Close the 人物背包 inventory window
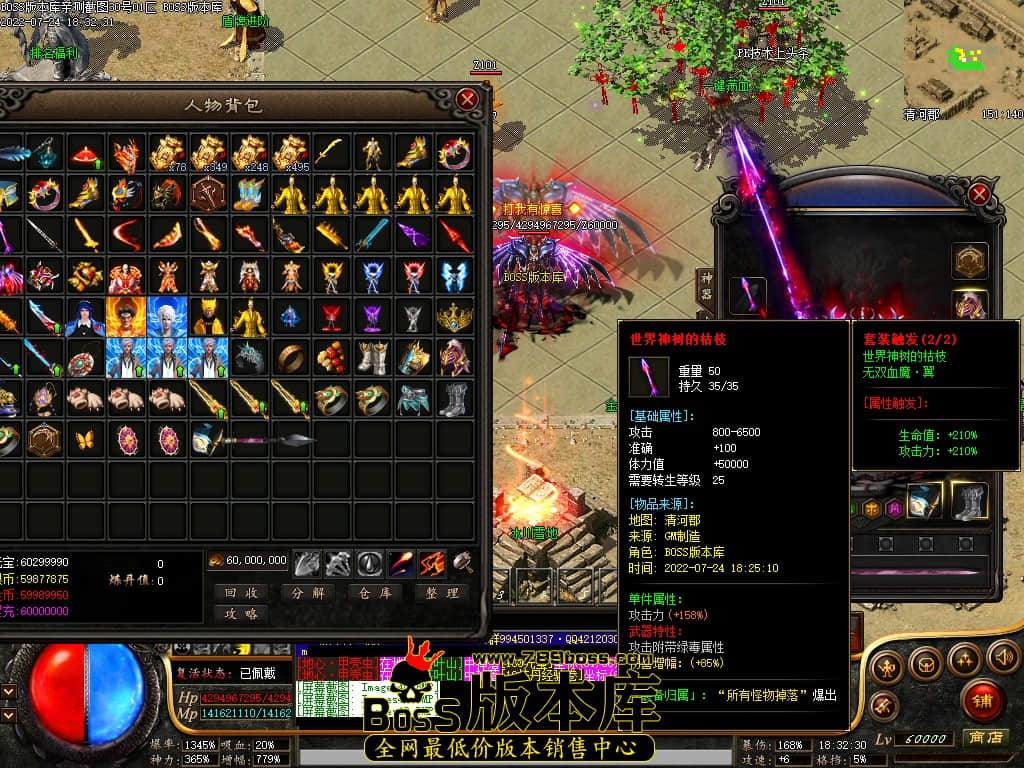This screenshot has height=768, width=1024. click(467, 99)
